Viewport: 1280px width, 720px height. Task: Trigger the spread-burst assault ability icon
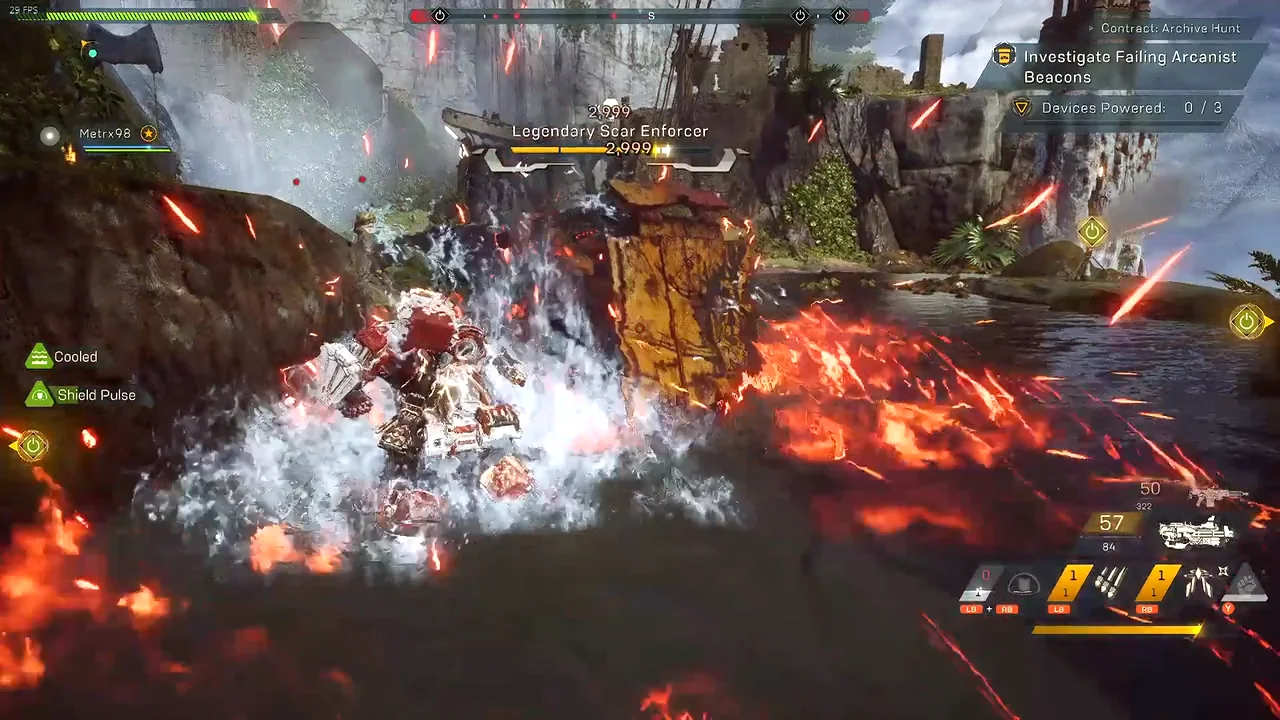1197,581
